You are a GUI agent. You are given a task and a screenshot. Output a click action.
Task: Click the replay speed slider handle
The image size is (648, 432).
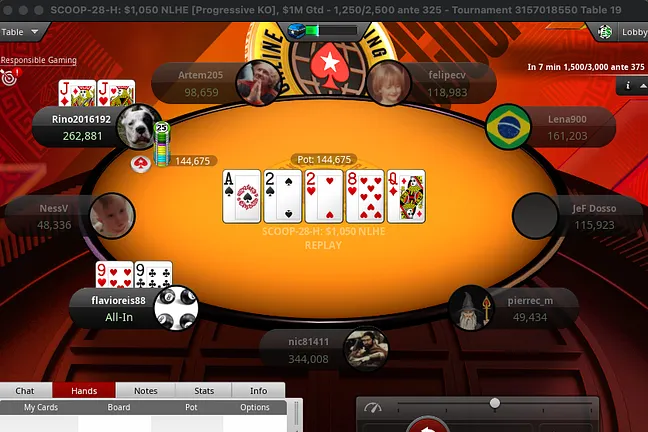[494, 403]
